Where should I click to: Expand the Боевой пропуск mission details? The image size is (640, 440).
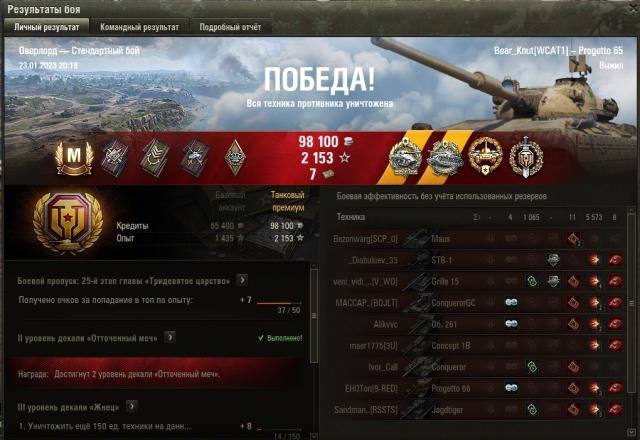tap(242, 280)
